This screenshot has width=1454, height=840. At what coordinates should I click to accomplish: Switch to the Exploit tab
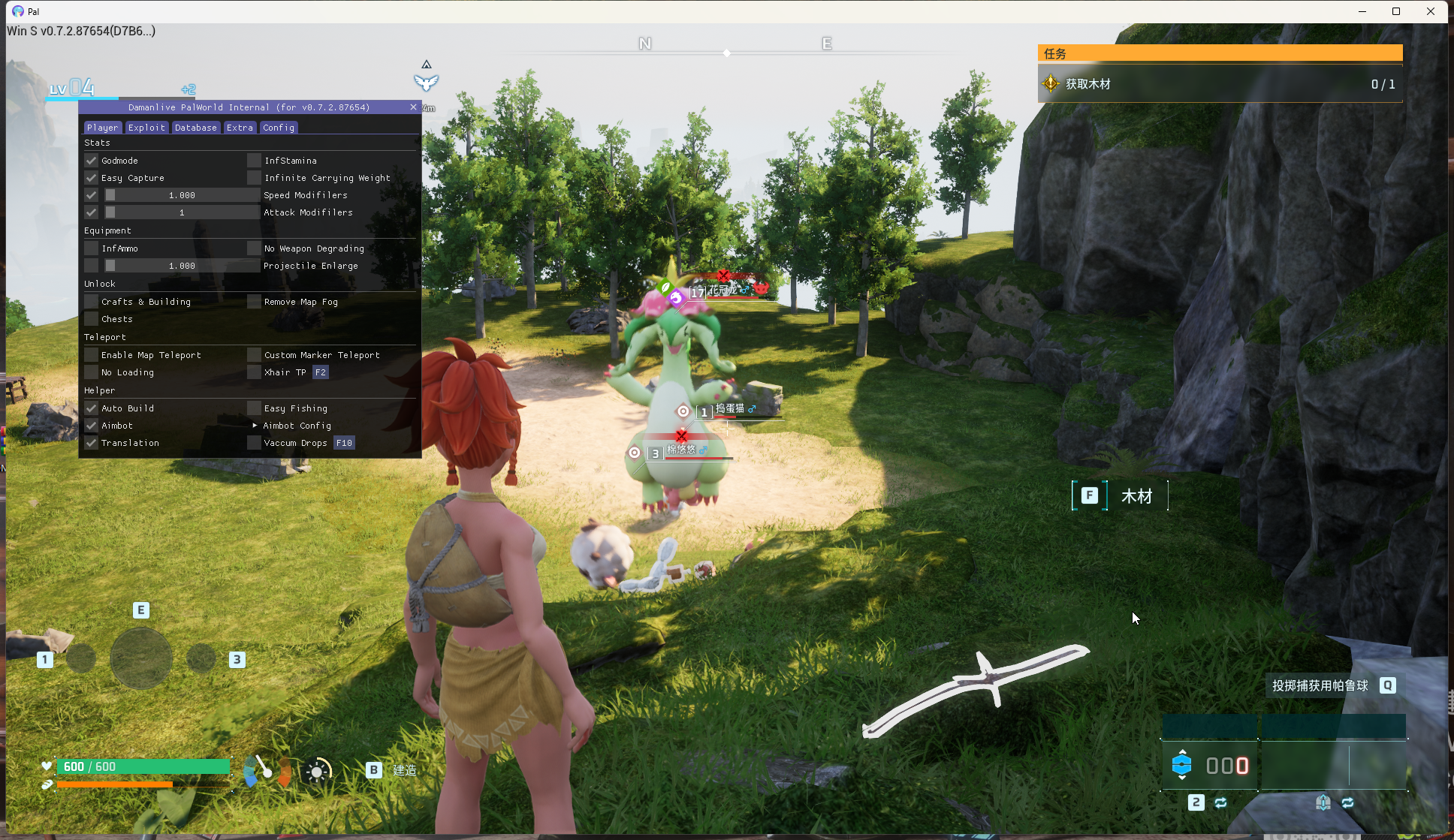tap(146, 128)
